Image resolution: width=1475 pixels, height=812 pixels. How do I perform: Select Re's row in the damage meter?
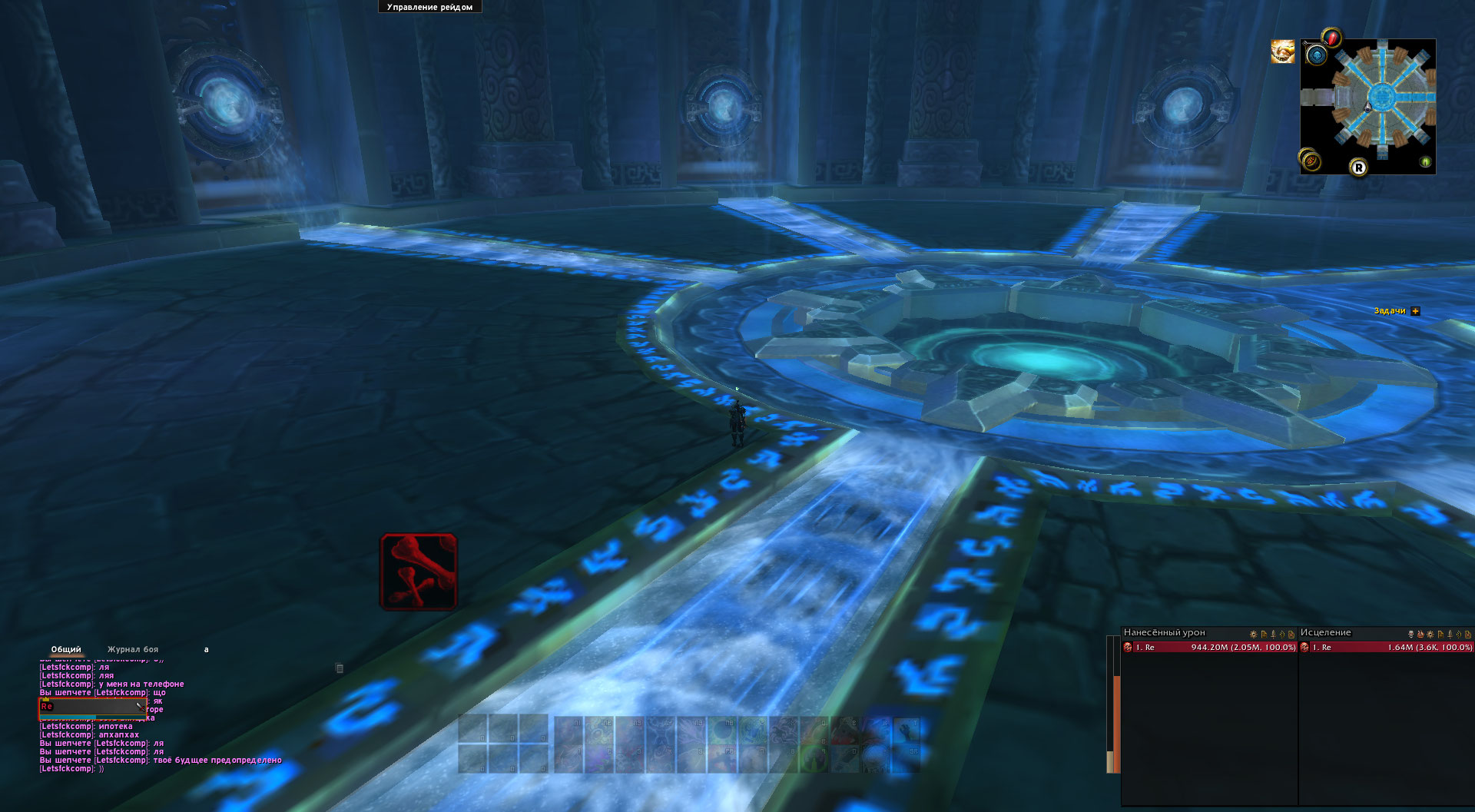coord(1209,648)
